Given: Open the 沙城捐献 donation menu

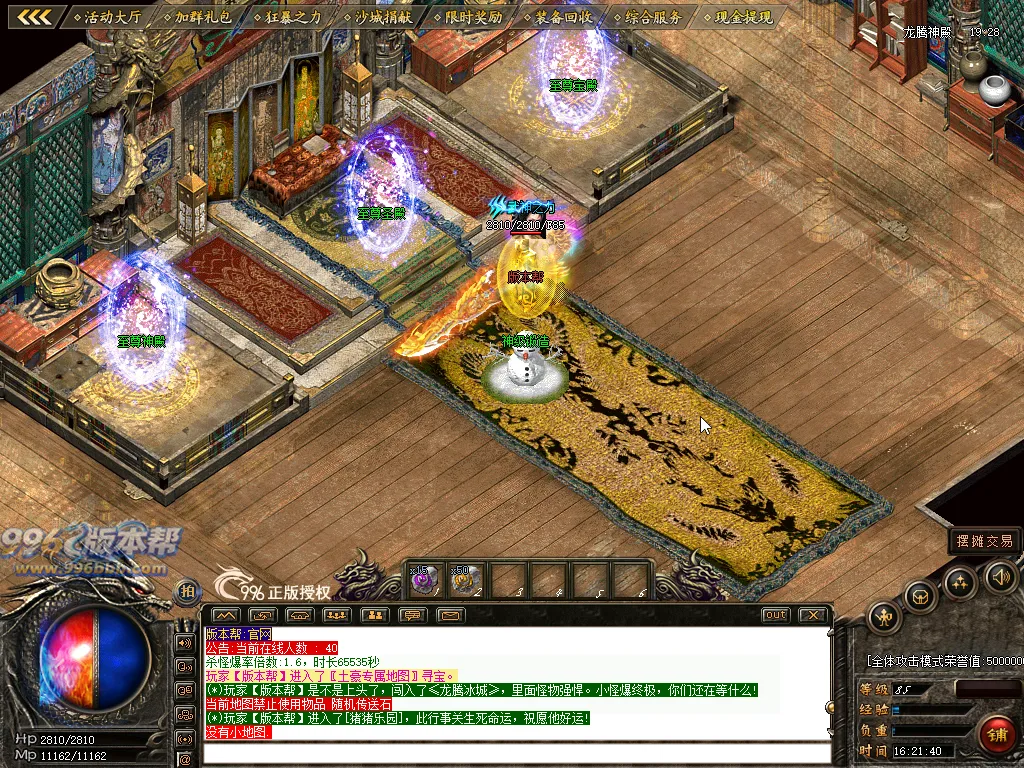Looking at the screenshot, I should [378, 17].
